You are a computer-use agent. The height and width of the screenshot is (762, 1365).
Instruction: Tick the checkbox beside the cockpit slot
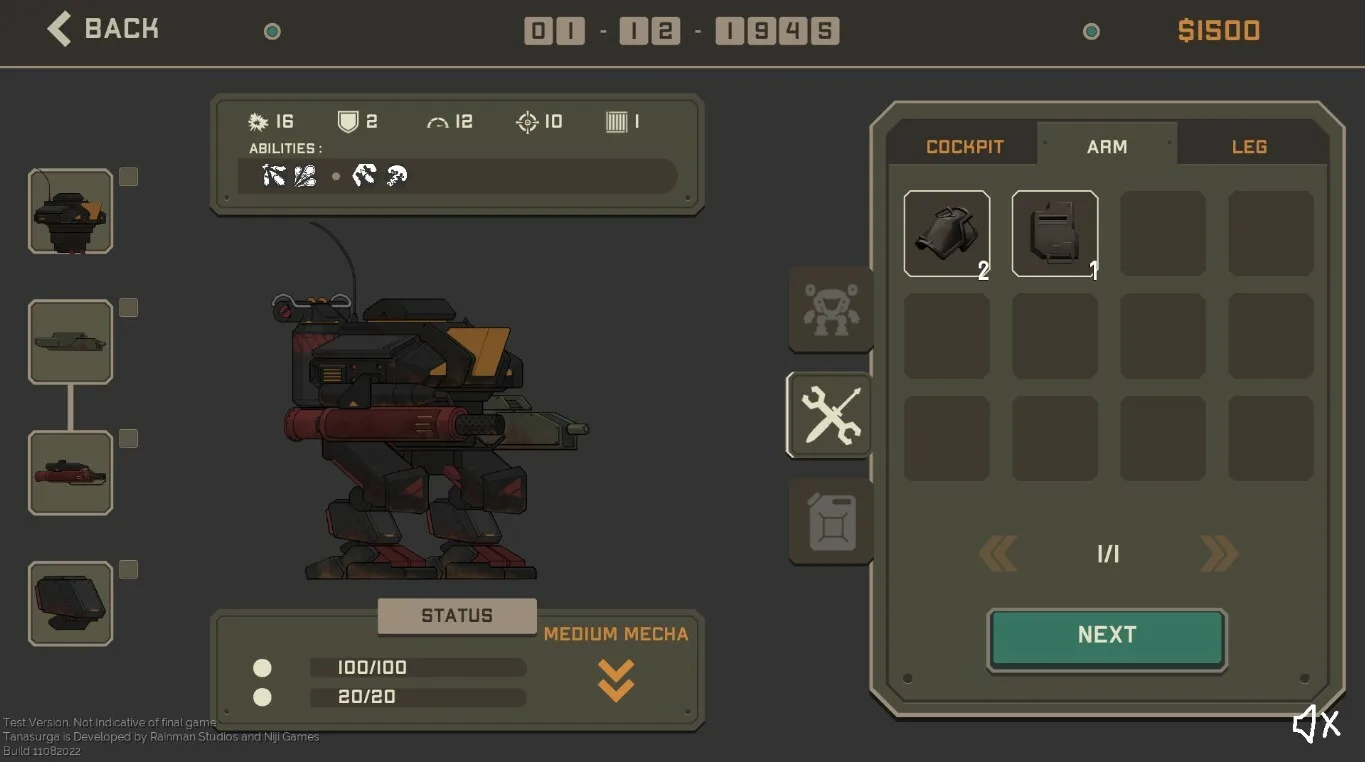[x=128, y=177]
